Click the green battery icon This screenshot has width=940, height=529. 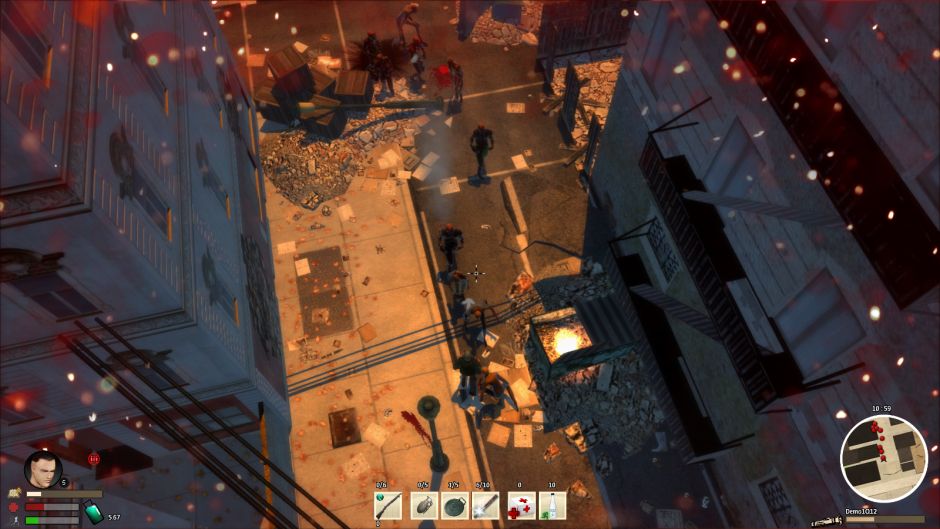point(91,510)
